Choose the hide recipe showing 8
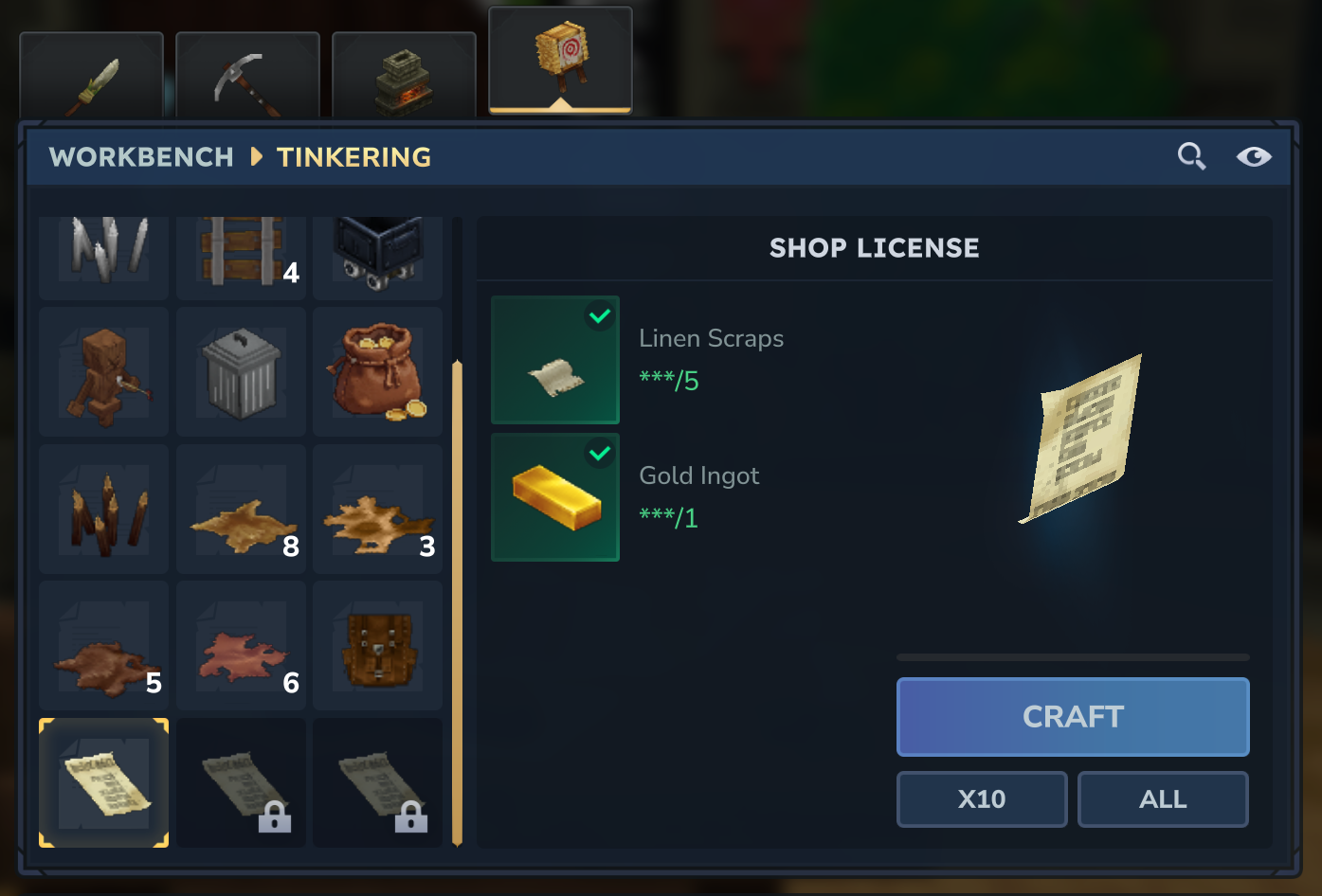This screenshot has height=896, width=1322. [x=241, y=510]
